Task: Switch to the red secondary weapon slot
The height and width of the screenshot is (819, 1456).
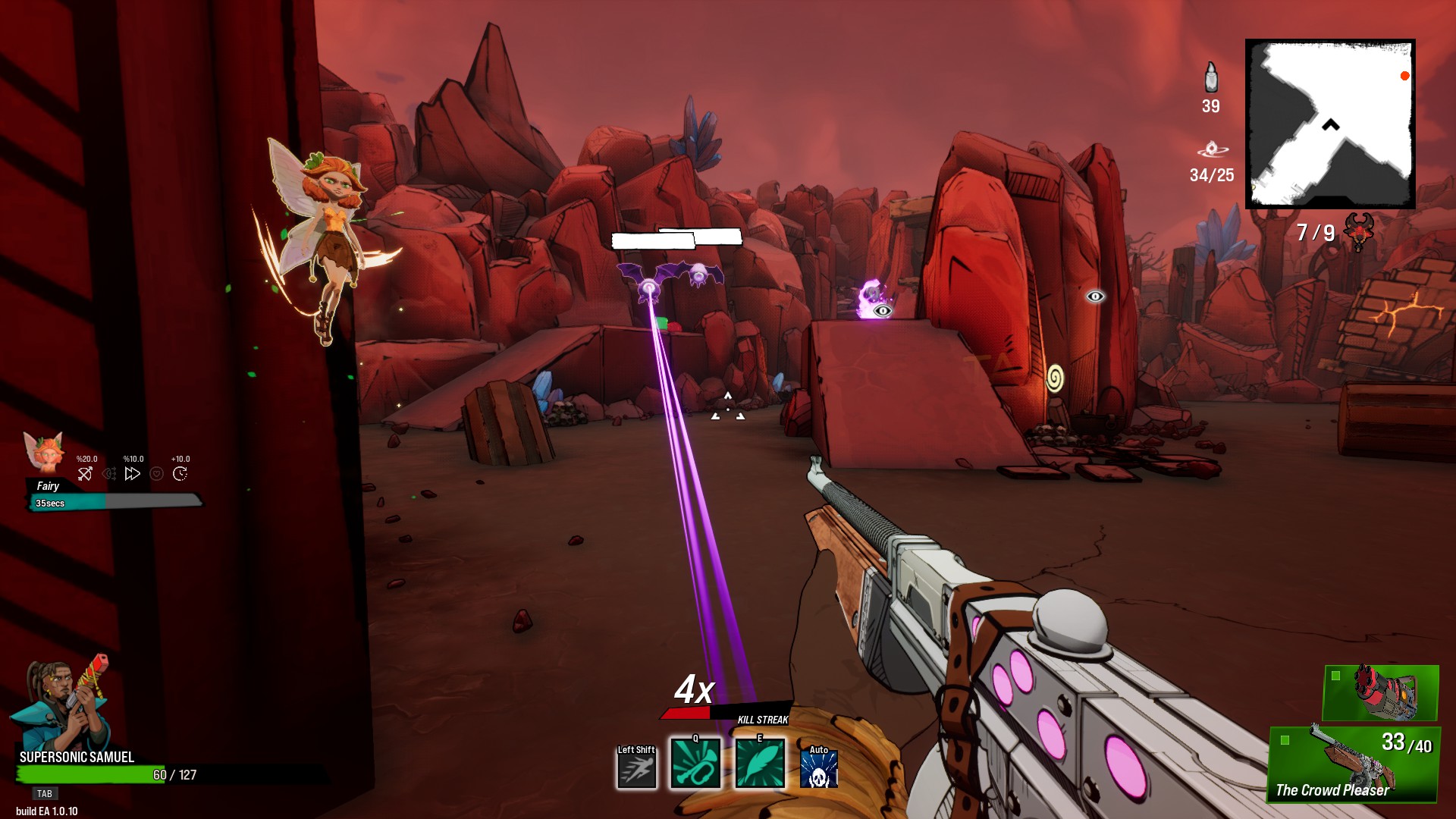Action: (1380, 693)
